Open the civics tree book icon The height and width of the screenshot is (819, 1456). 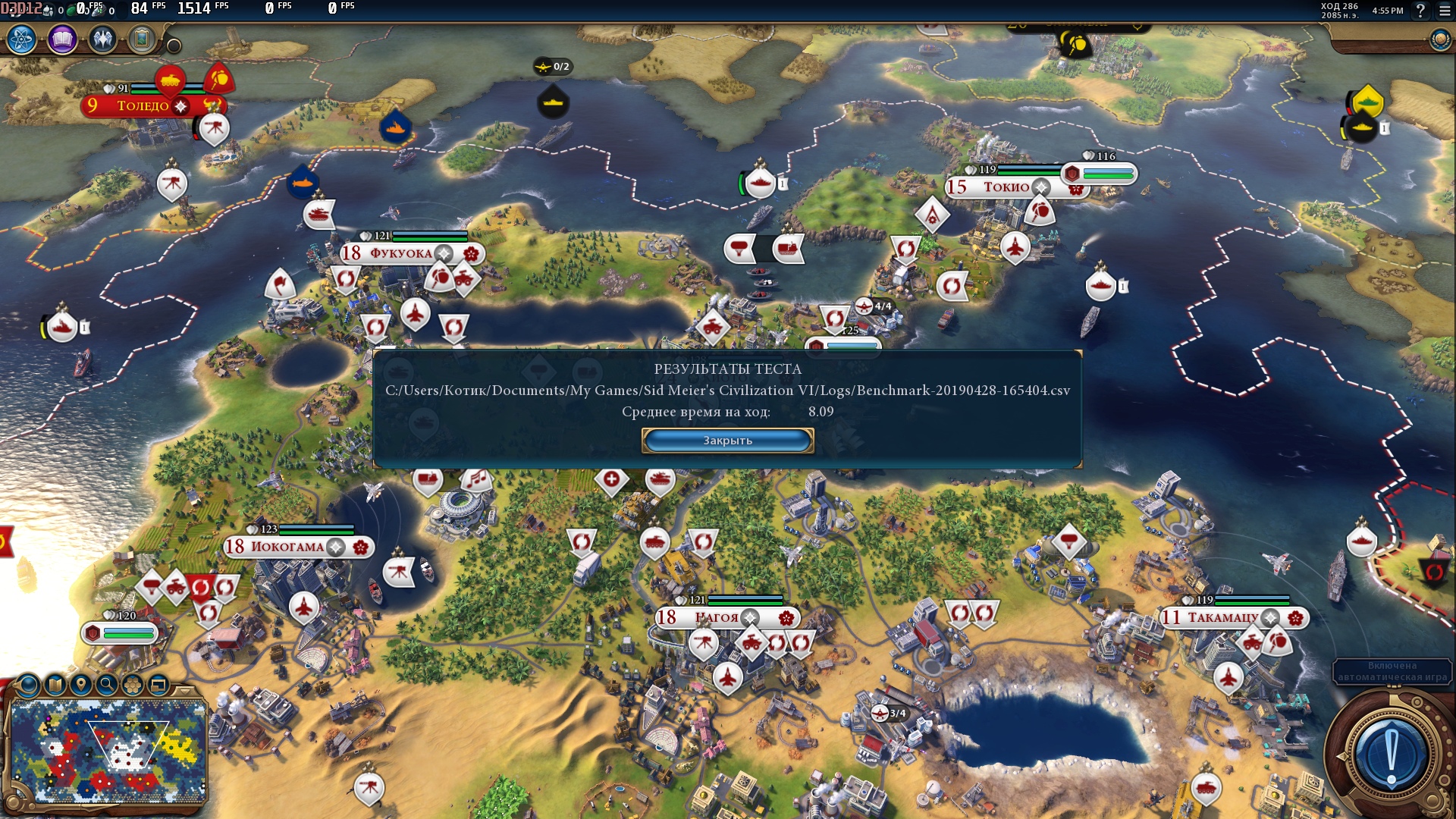coord(62,39)
